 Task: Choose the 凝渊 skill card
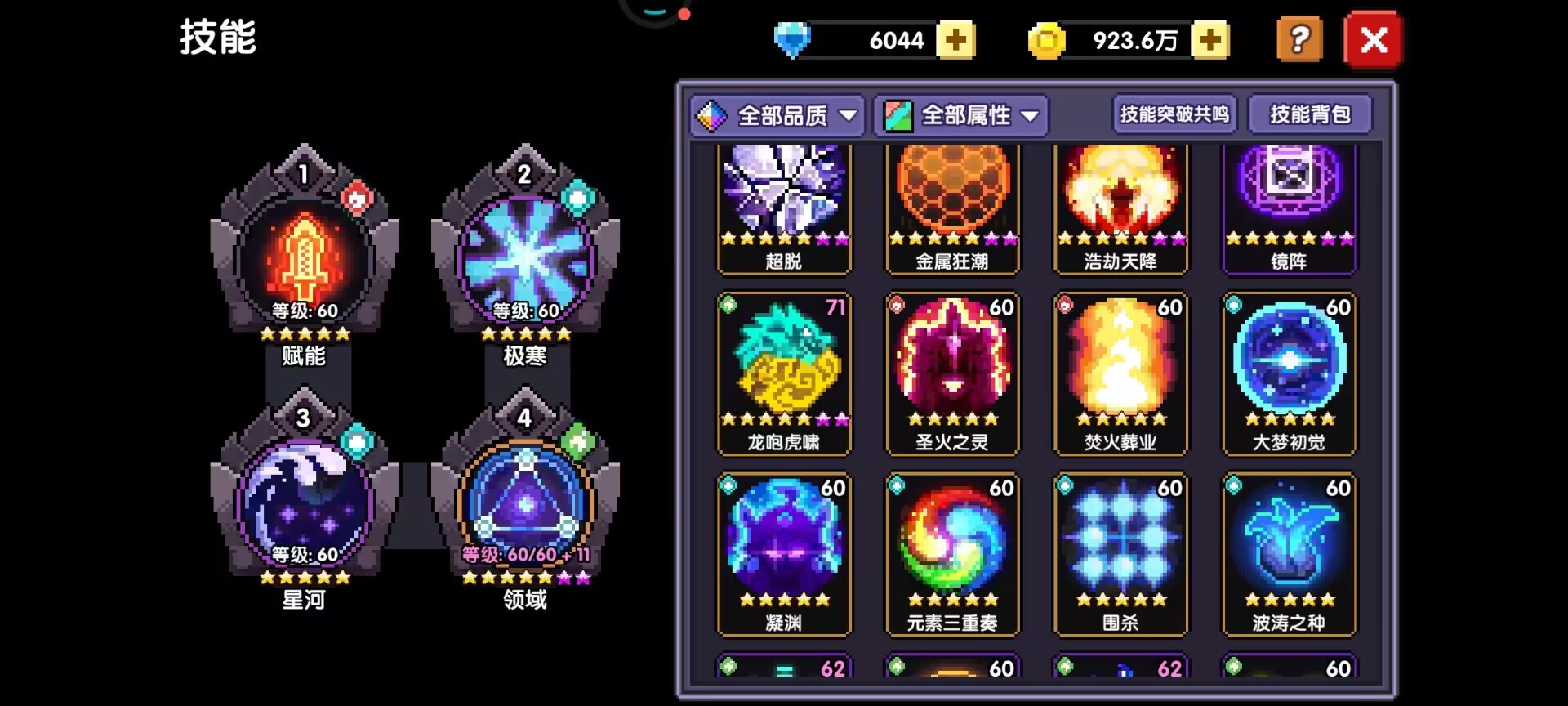pos(784,554)
